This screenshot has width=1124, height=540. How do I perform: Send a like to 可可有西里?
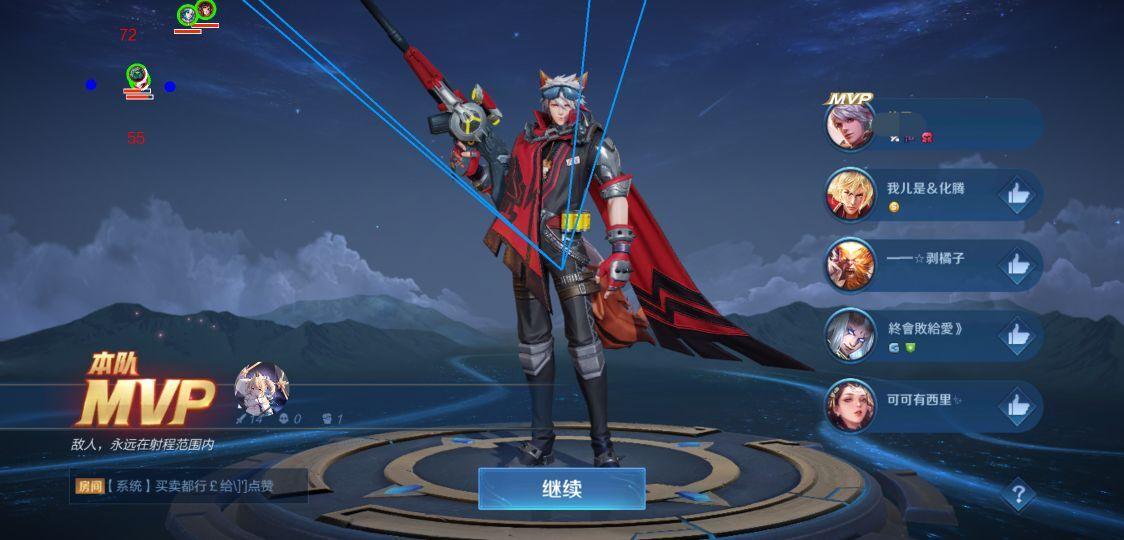1018,405
